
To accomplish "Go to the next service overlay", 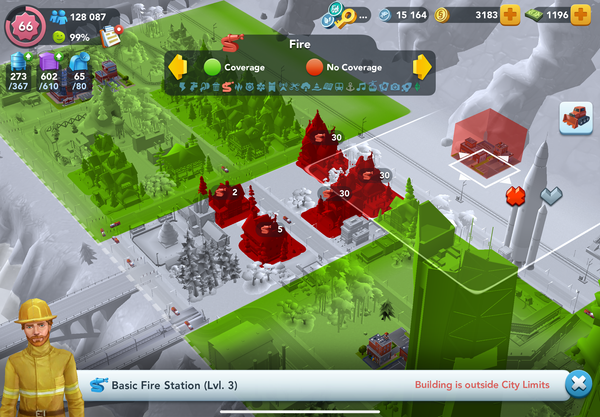I will pos(422,68).
